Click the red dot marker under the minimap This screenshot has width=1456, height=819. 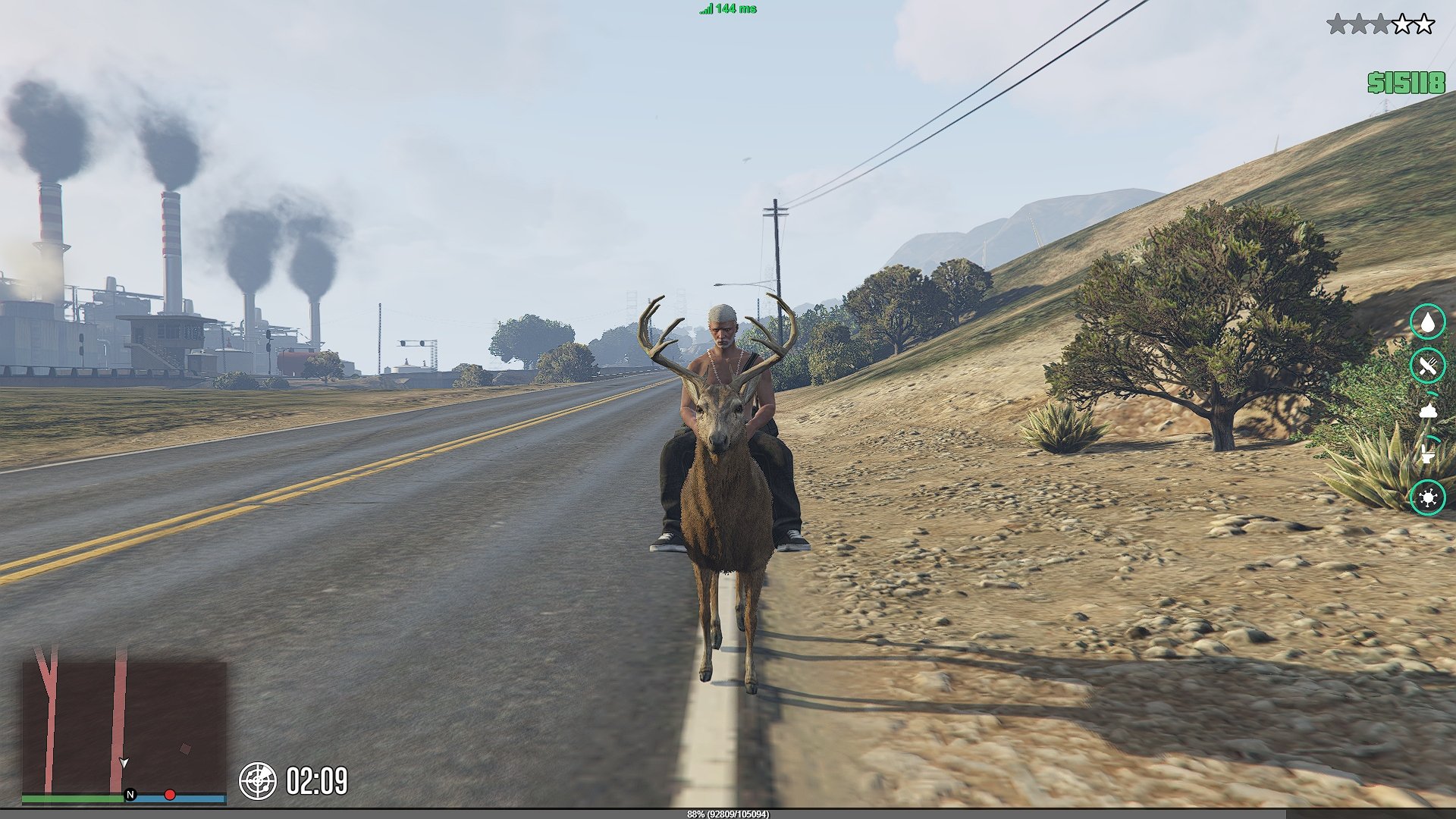pyautogui.click(x=170, y=795)
